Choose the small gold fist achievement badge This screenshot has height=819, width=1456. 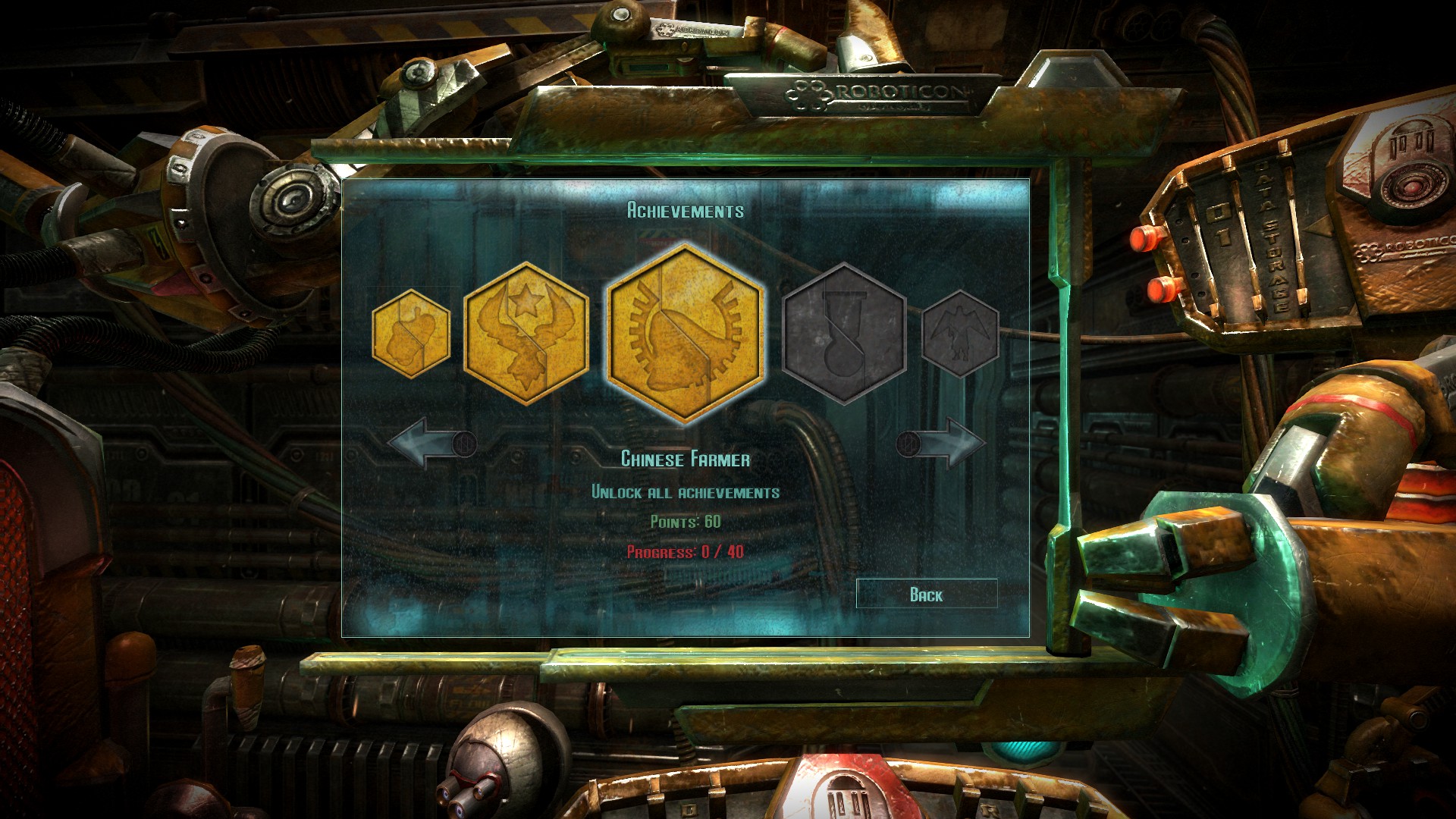[411, 334]
